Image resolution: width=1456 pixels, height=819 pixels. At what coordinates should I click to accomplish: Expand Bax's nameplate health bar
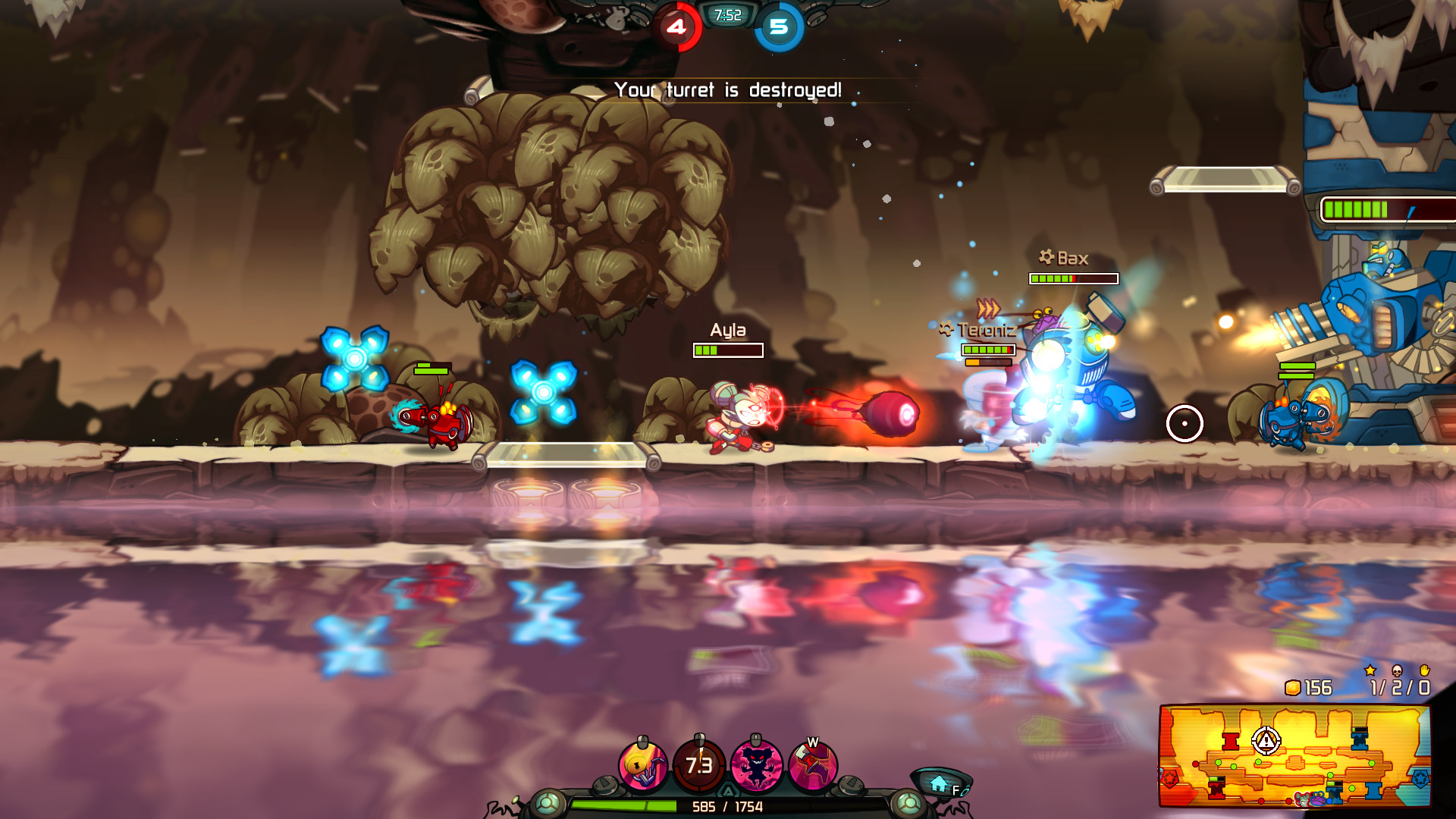click(x=1074, y=278)
